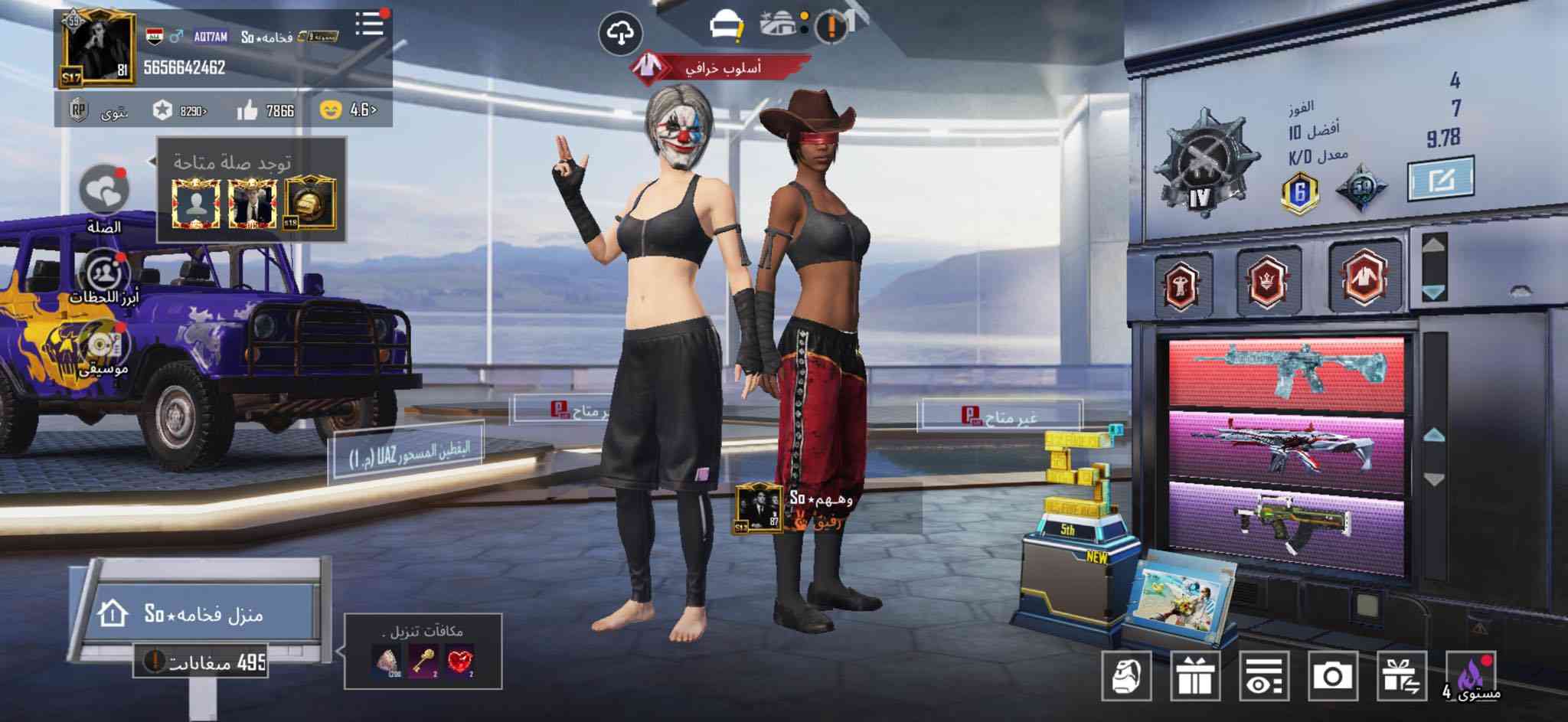Open the eye list visibility button
The width and height of the screenshot is (1568, 722).
[1264, 676]
